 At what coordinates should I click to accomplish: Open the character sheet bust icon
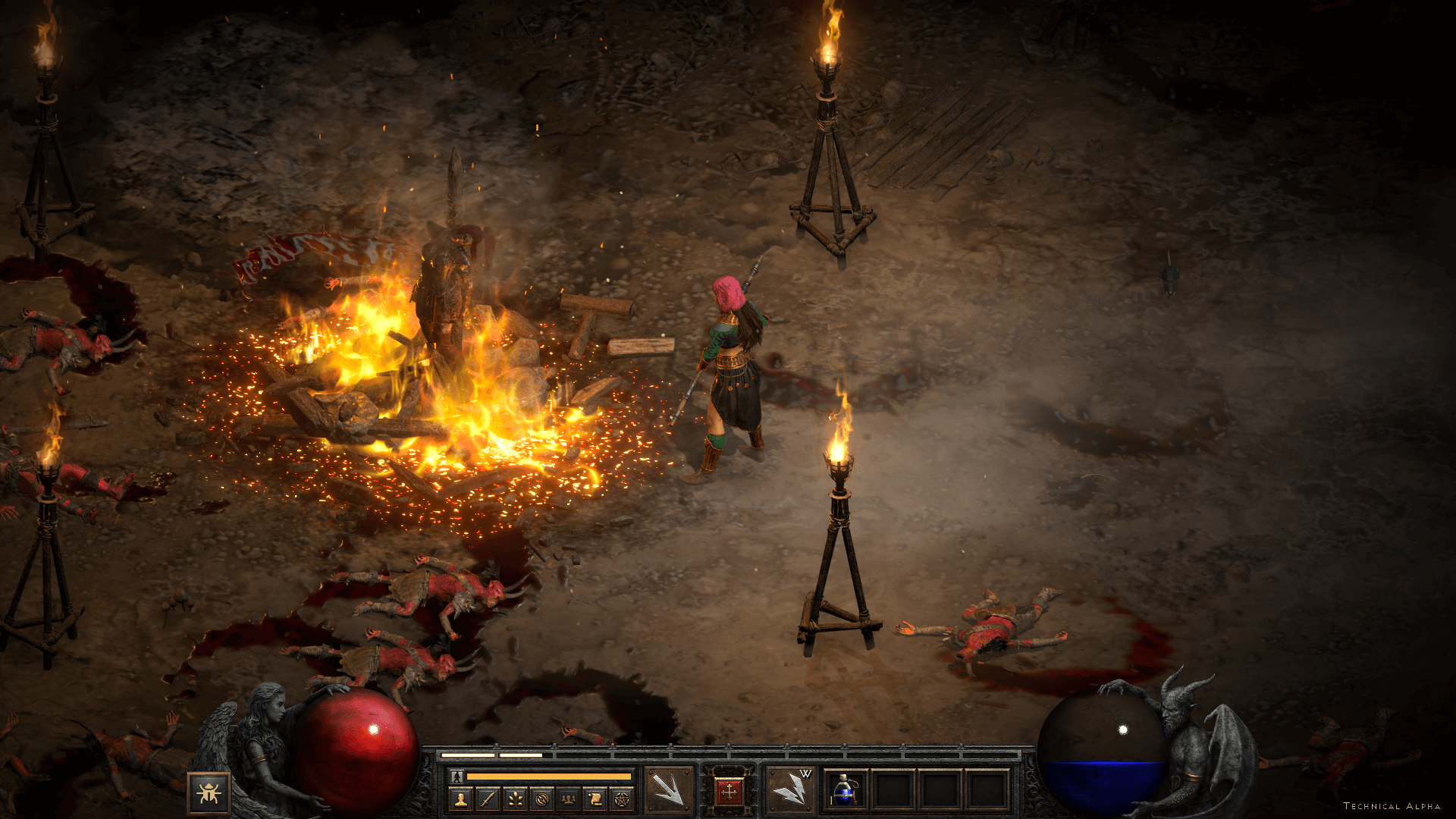click(x=460, y=799)
